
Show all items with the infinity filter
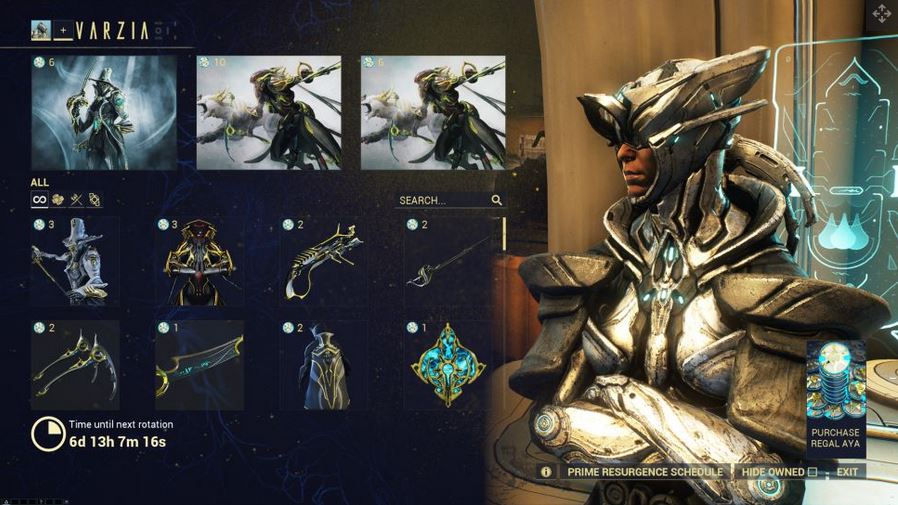point(40,200)
